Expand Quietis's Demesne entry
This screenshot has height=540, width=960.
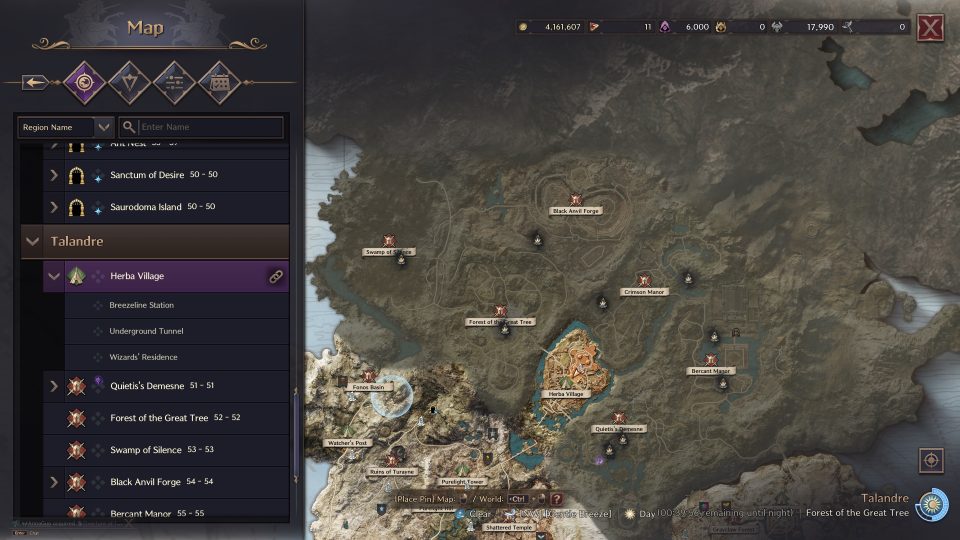(54, 385)
